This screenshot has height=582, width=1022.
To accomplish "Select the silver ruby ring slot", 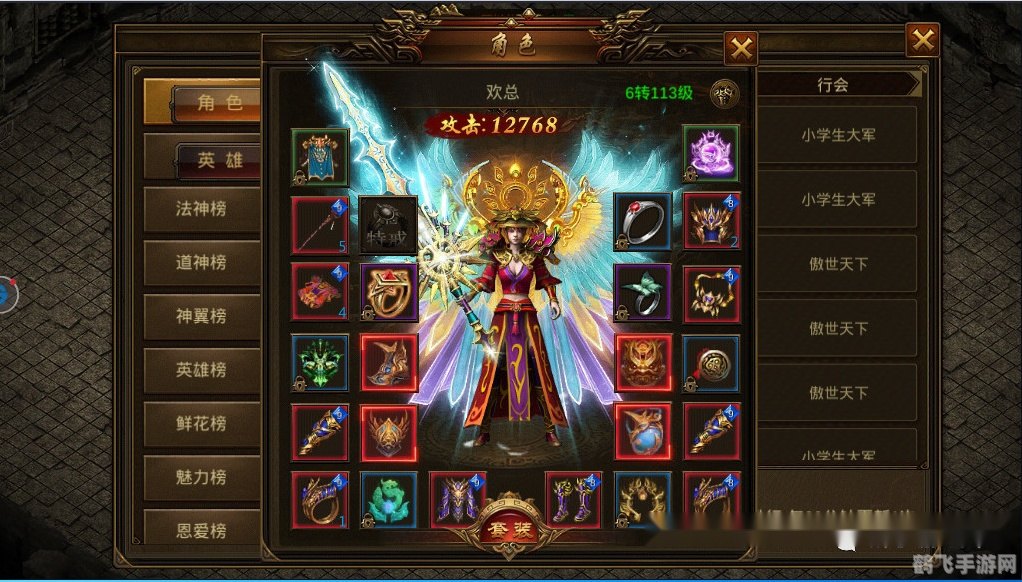I will (641, 222).
